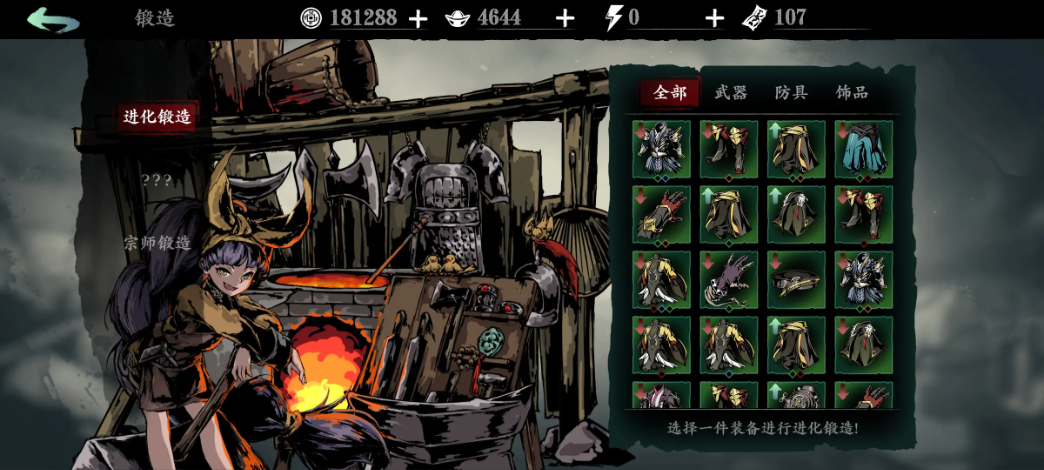Show only 武器 equipment

[x=731, y=93]
